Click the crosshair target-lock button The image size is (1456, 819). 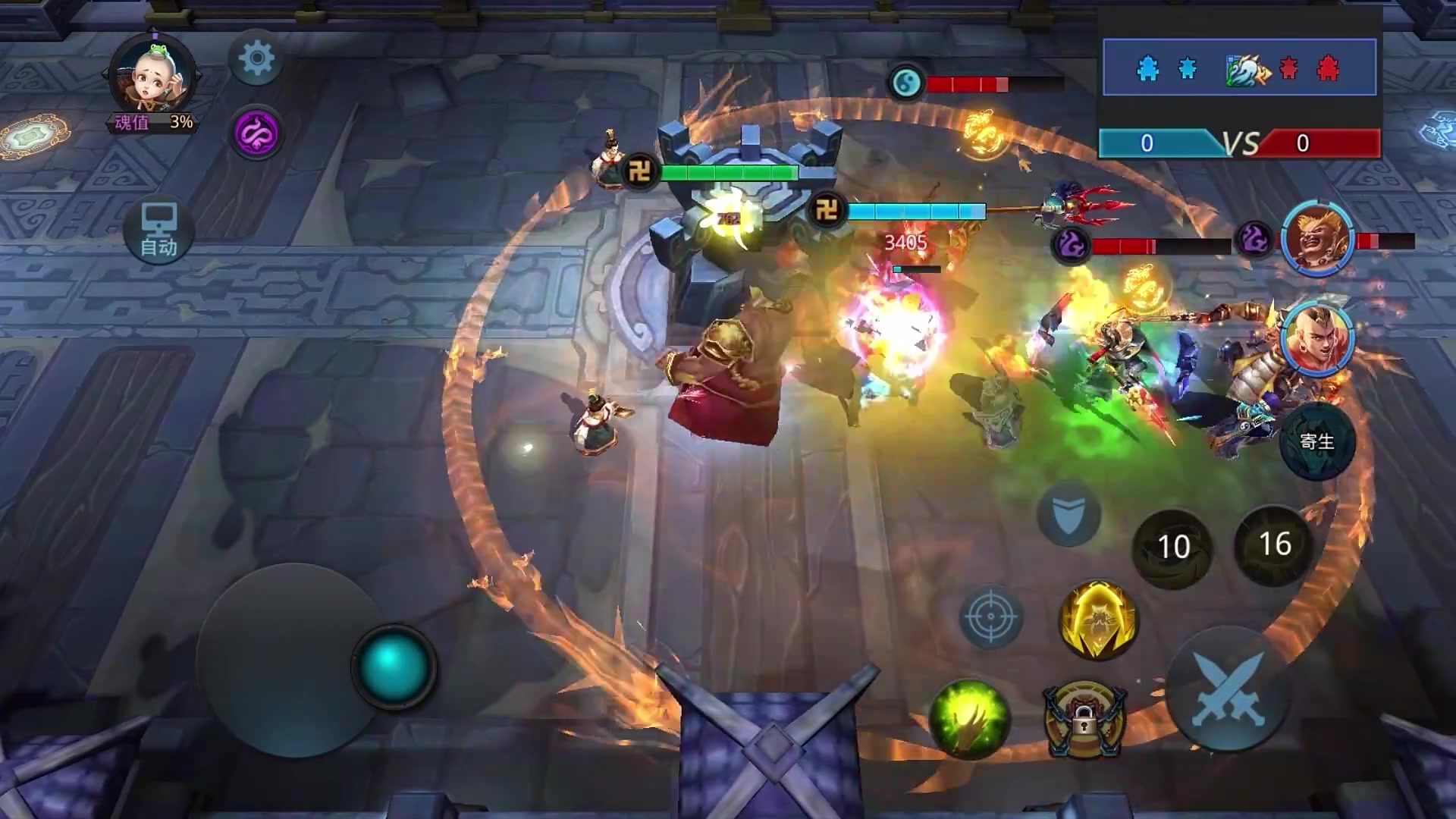point(990,617)
